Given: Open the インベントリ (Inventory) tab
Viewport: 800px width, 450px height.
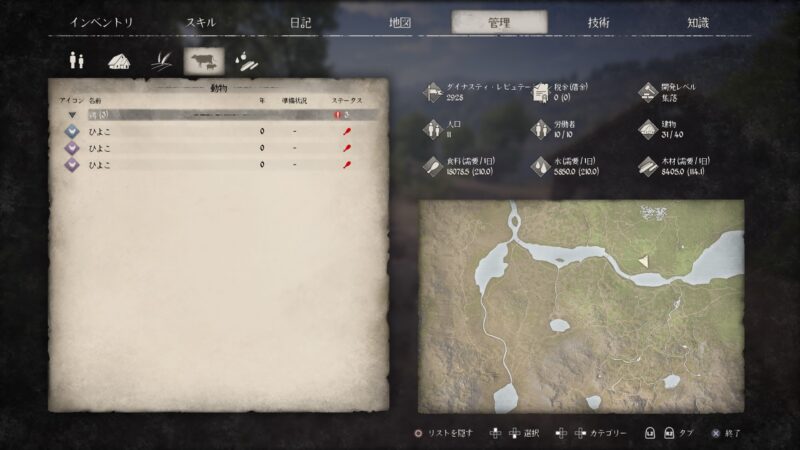Looking at the screenshot, I should click(x=102, y=22).
